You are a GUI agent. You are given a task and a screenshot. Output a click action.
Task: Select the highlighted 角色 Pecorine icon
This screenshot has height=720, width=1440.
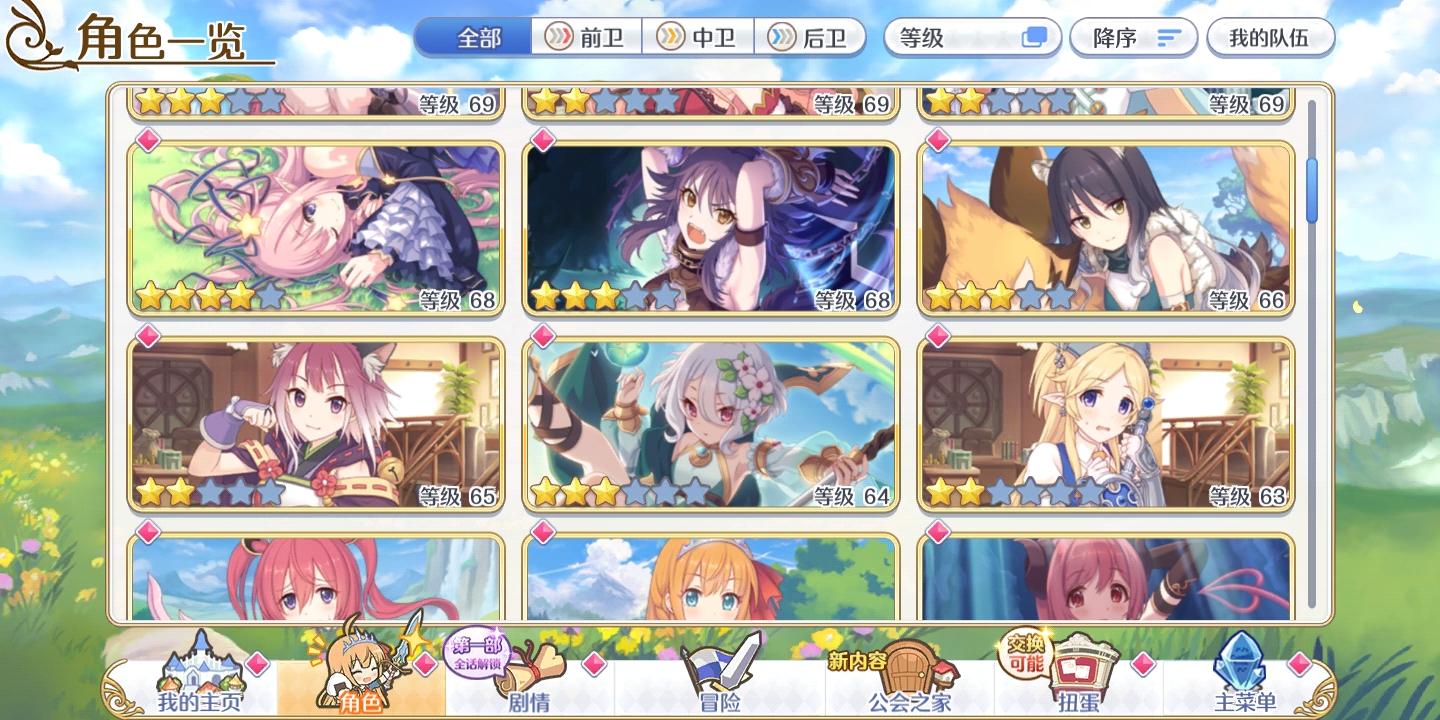[x=360, y=672]
